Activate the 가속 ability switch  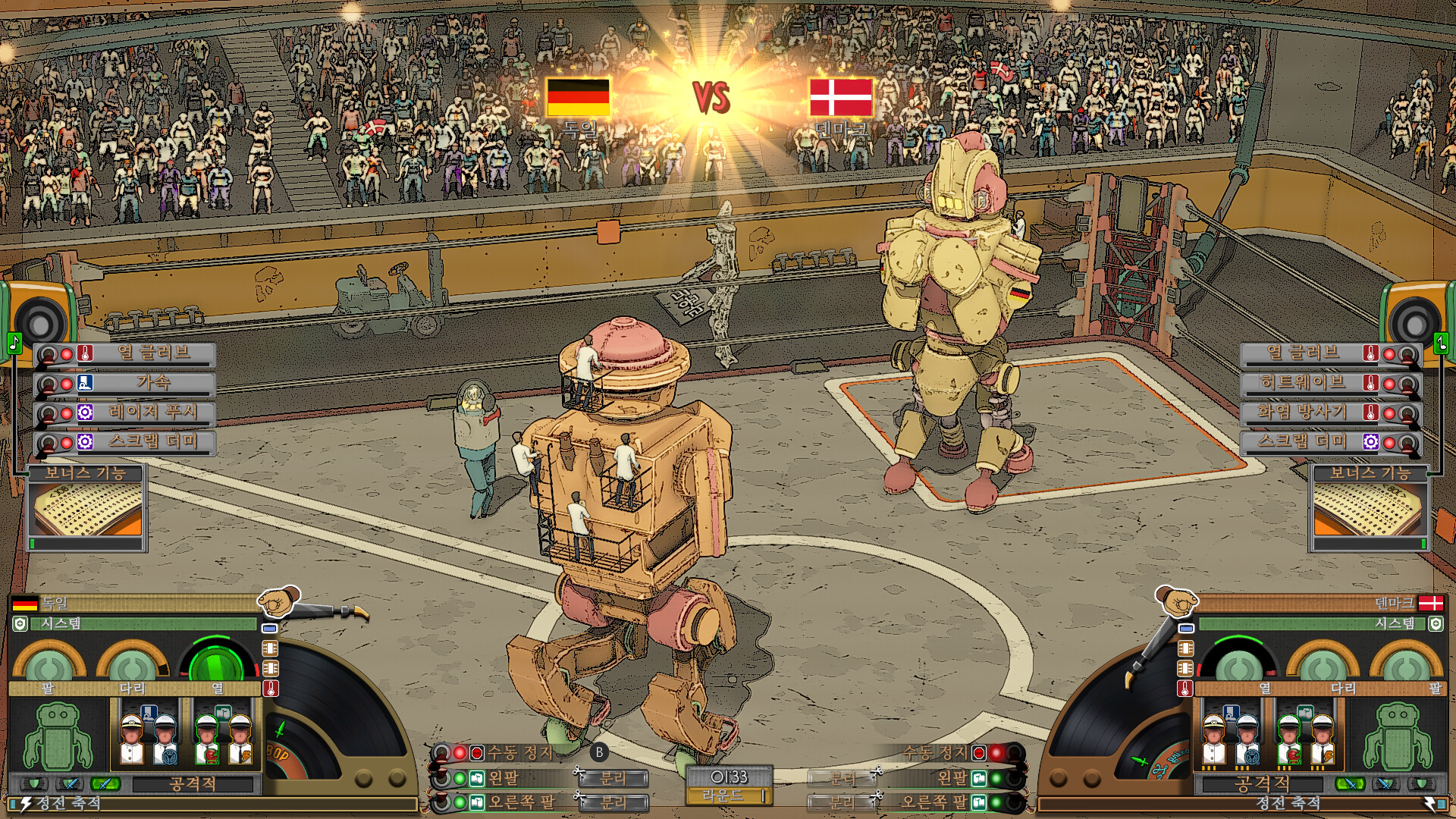[49, 383]
